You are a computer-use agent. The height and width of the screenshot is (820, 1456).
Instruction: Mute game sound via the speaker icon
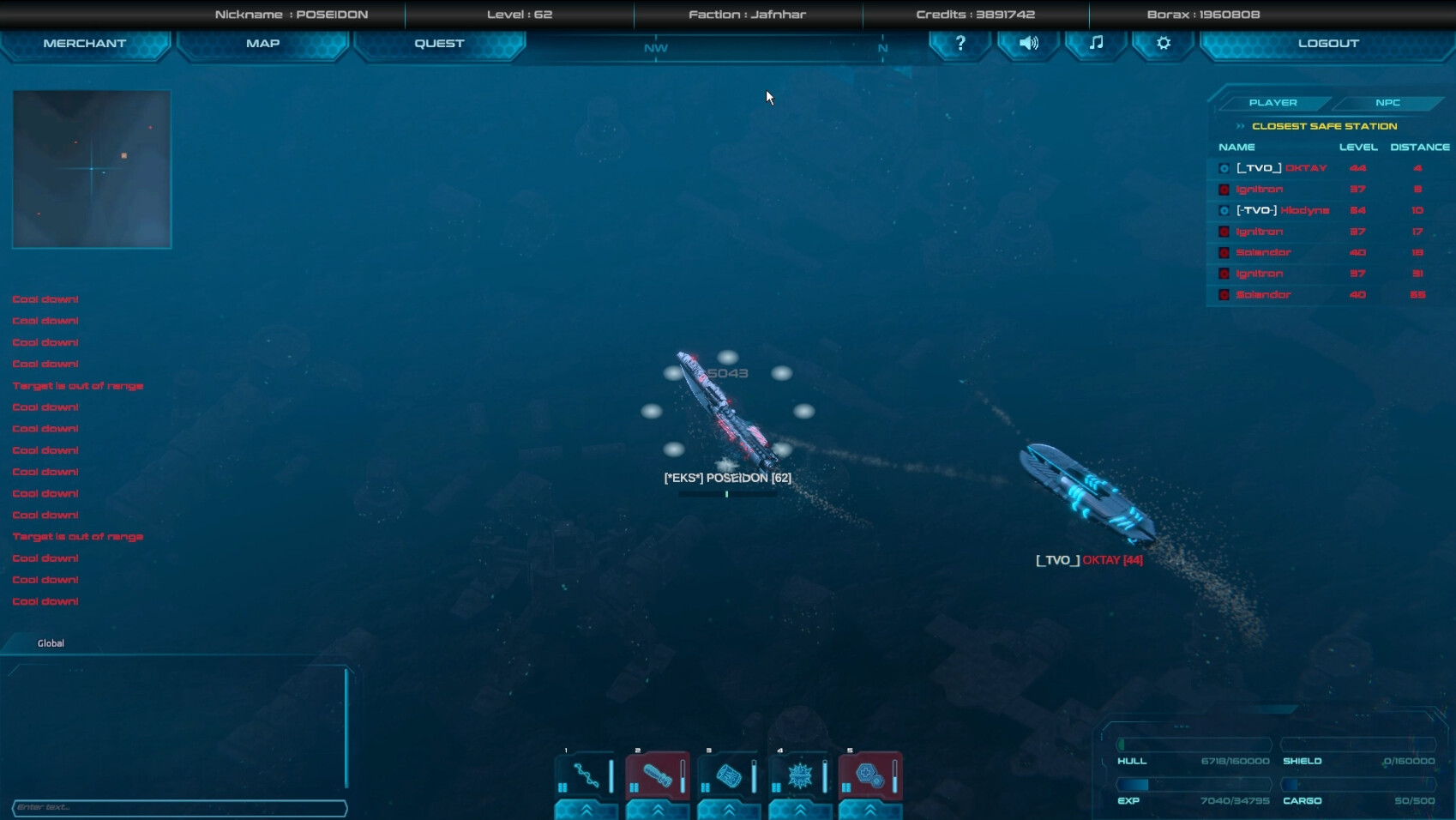(1027, 43)
